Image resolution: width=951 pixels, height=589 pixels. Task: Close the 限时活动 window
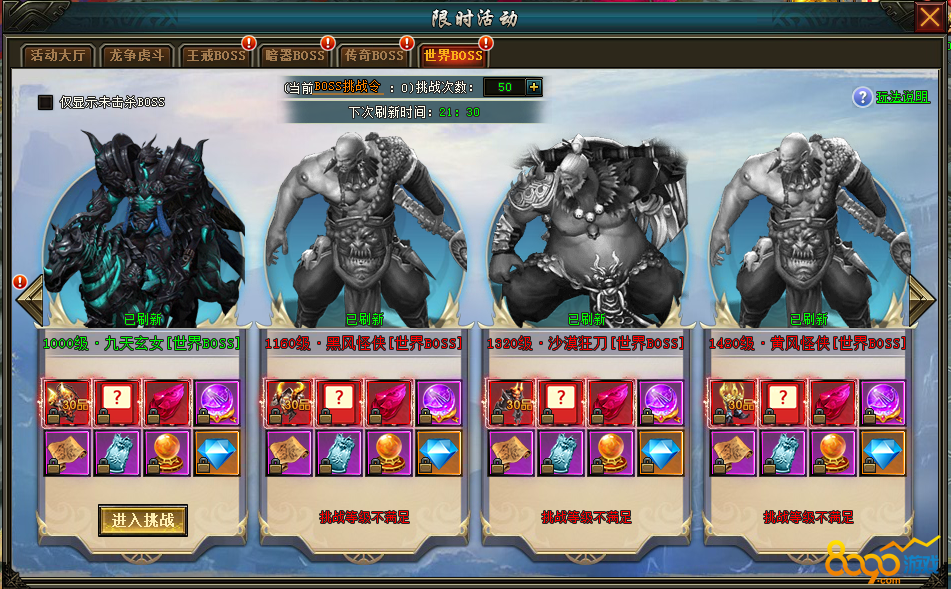click(929, 17)
